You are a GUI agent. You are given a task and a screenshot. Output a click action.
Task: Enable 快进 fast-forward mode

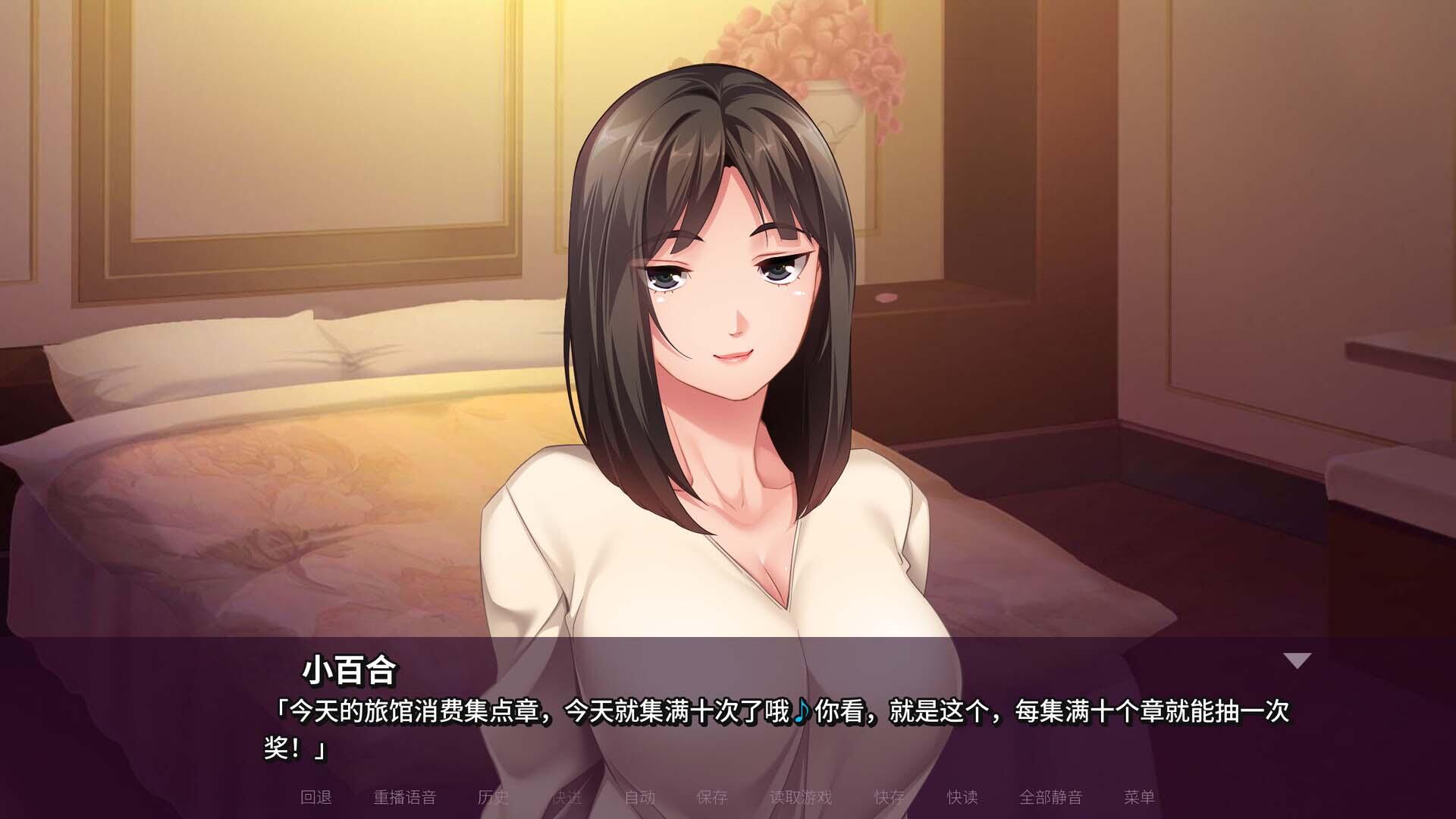click(566, 799)
